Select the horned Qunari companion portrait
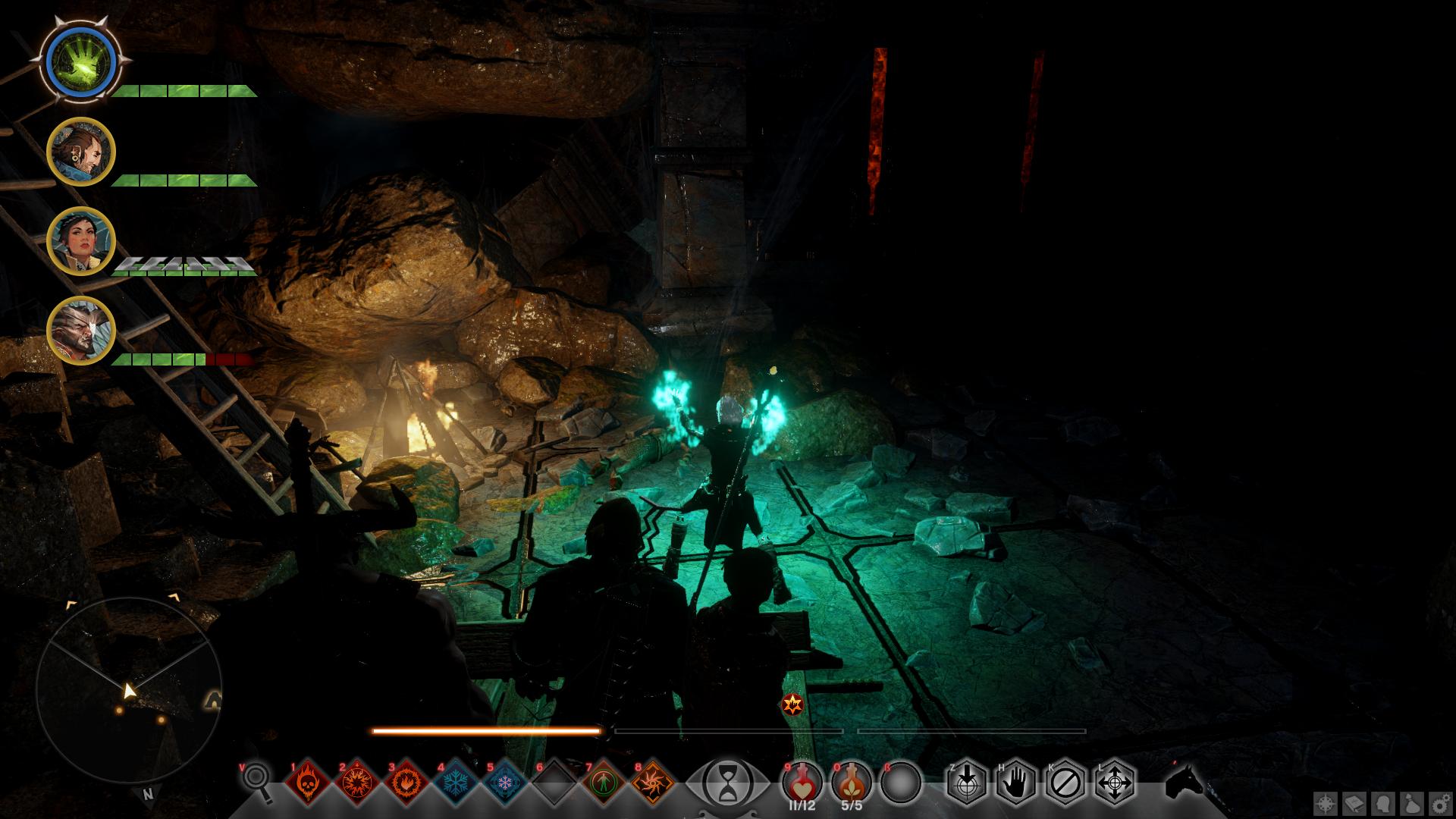The width and height of the screenshot is (1456, 819). tap(80, 331)
